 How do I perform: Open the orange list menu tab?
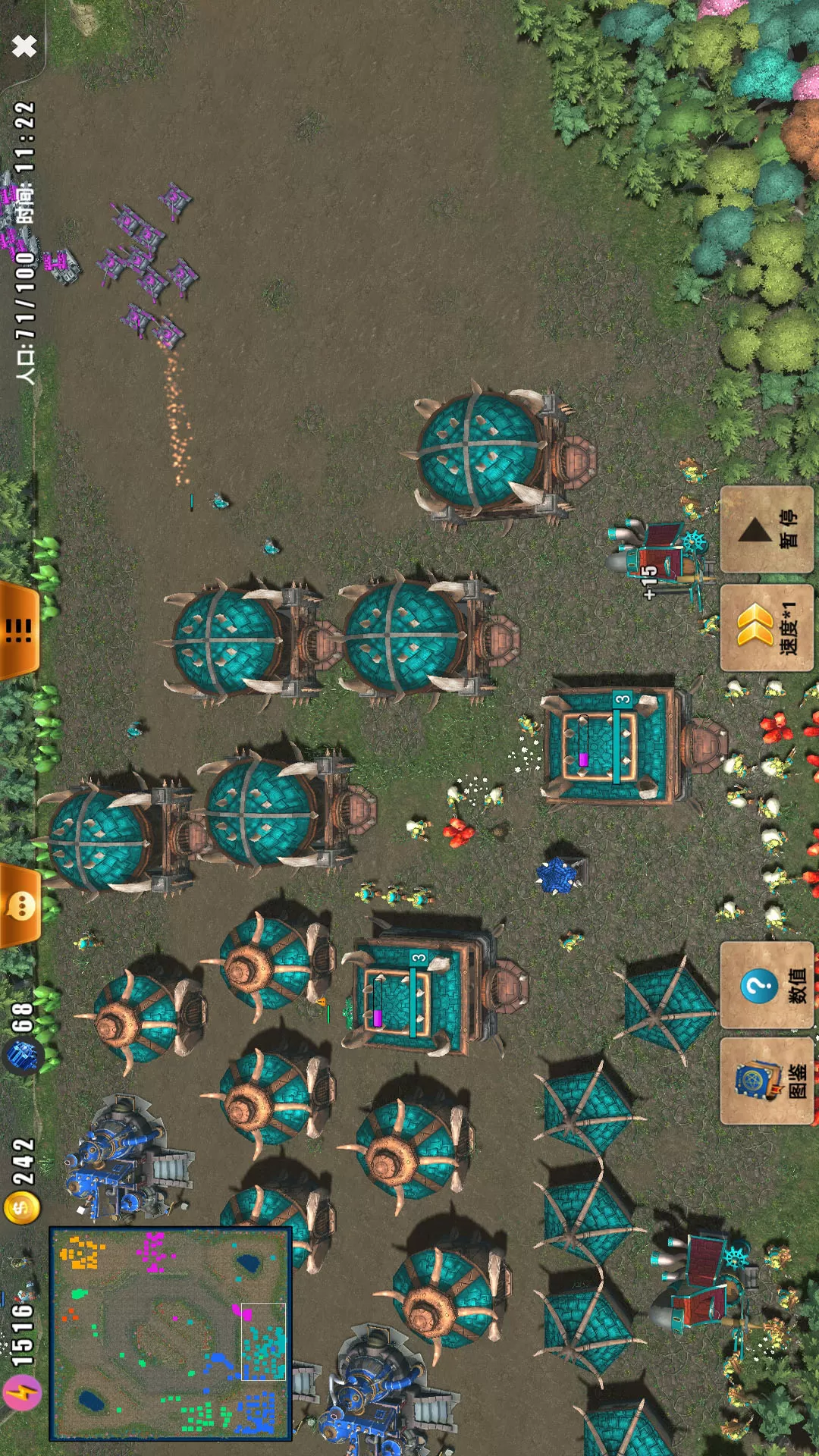click(20, 629)
